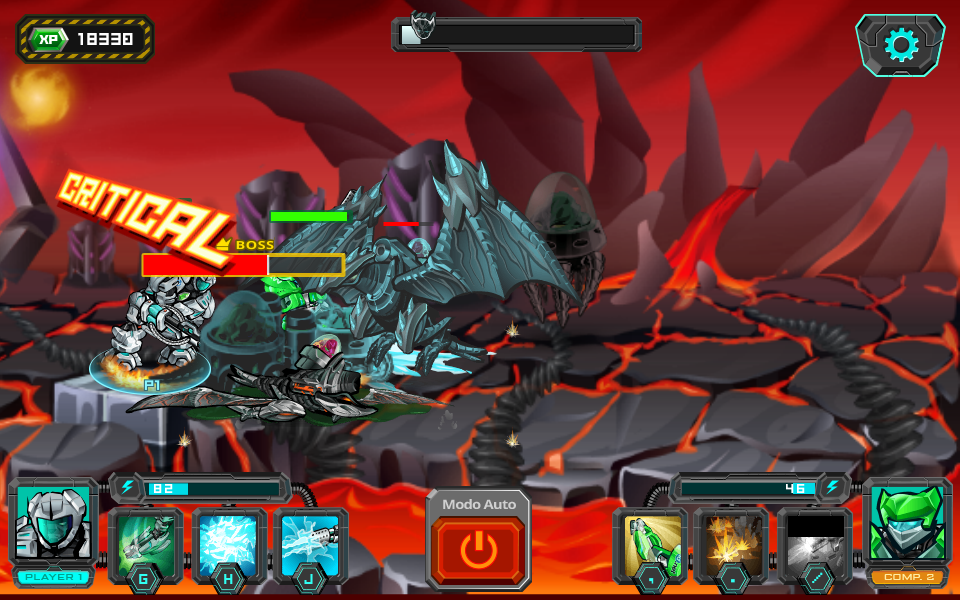Select the Player 1 silver robot portrait
Image resolution: width=960 pixels, height=600 pixels.
tap(54, 523)
